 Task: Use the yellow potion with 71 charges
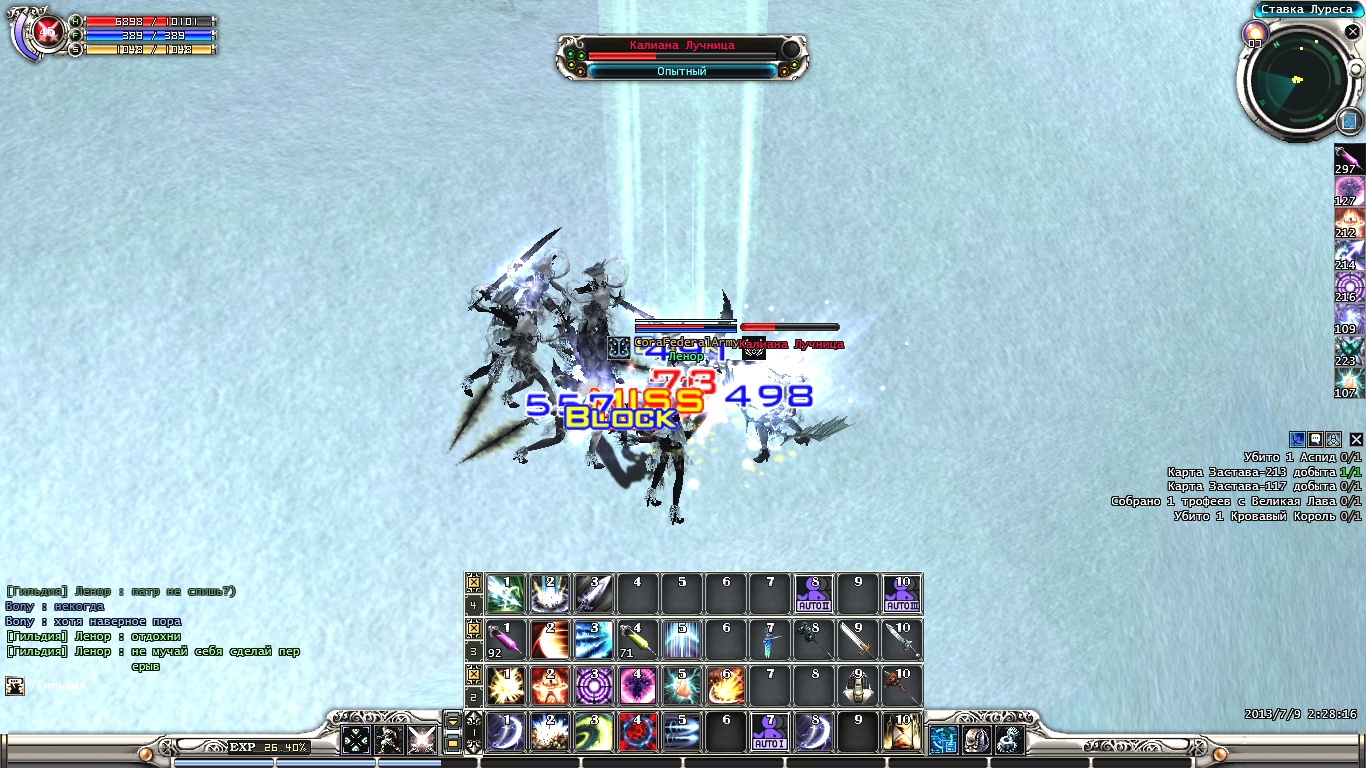coord(637,640)
